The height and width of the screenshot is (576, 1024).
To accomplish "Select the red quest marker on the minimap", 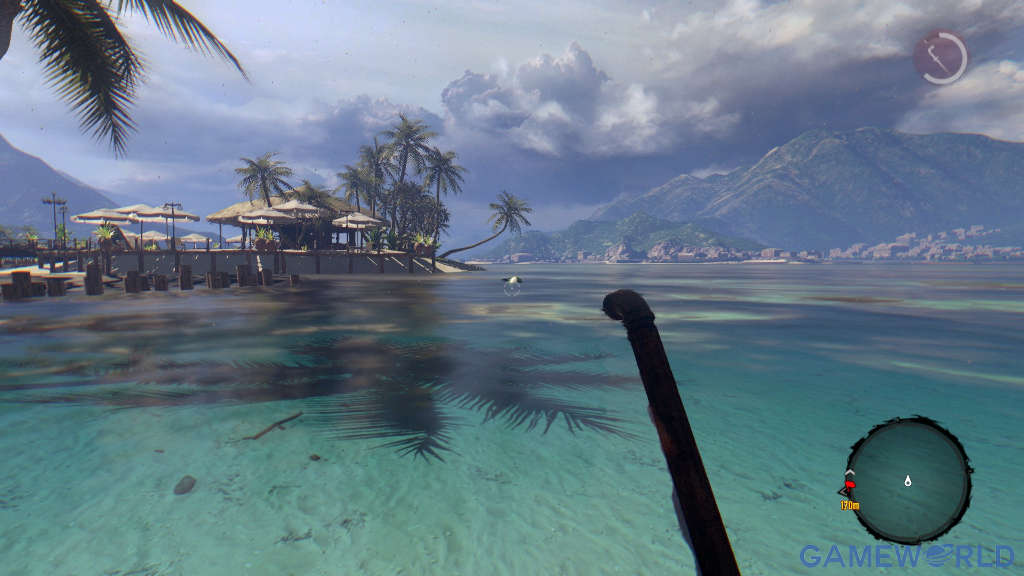I will tap(849, 487).
